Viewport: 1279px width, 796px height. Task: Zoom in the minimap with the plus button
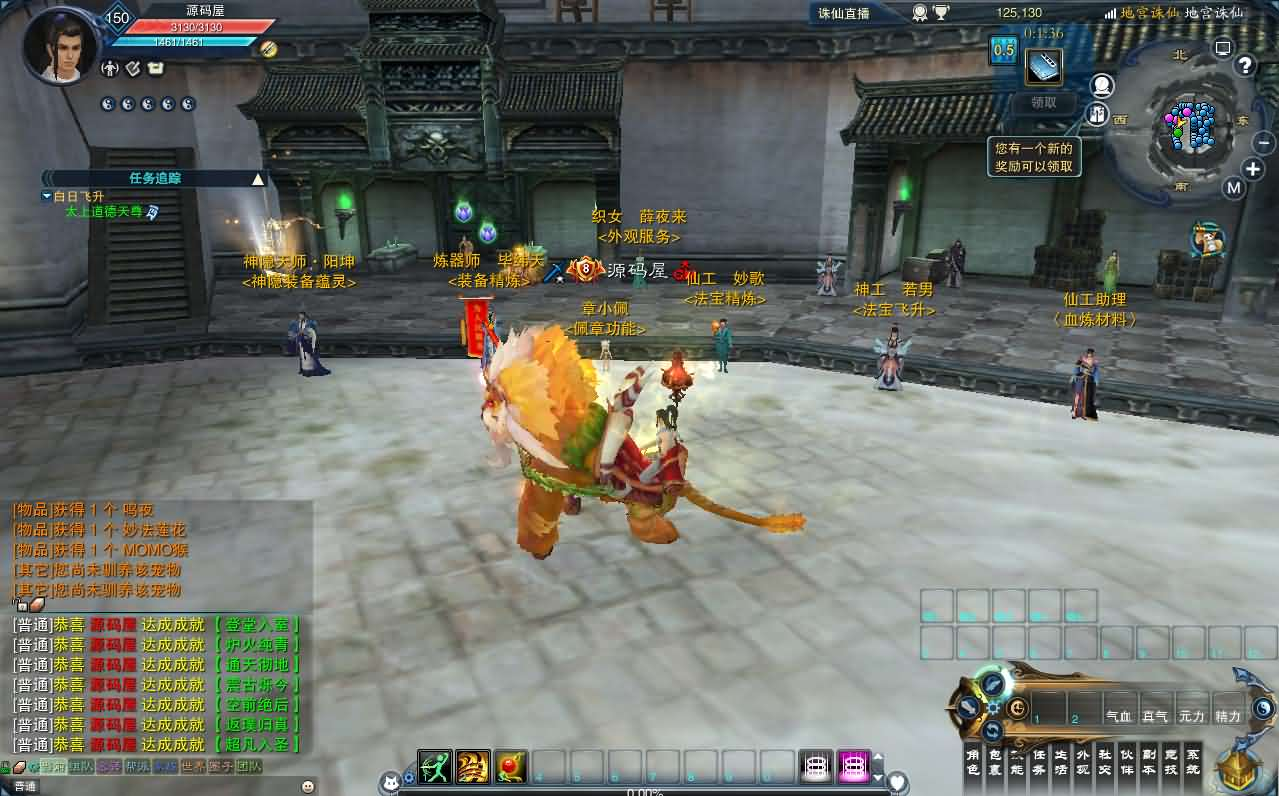point(1253,169)
